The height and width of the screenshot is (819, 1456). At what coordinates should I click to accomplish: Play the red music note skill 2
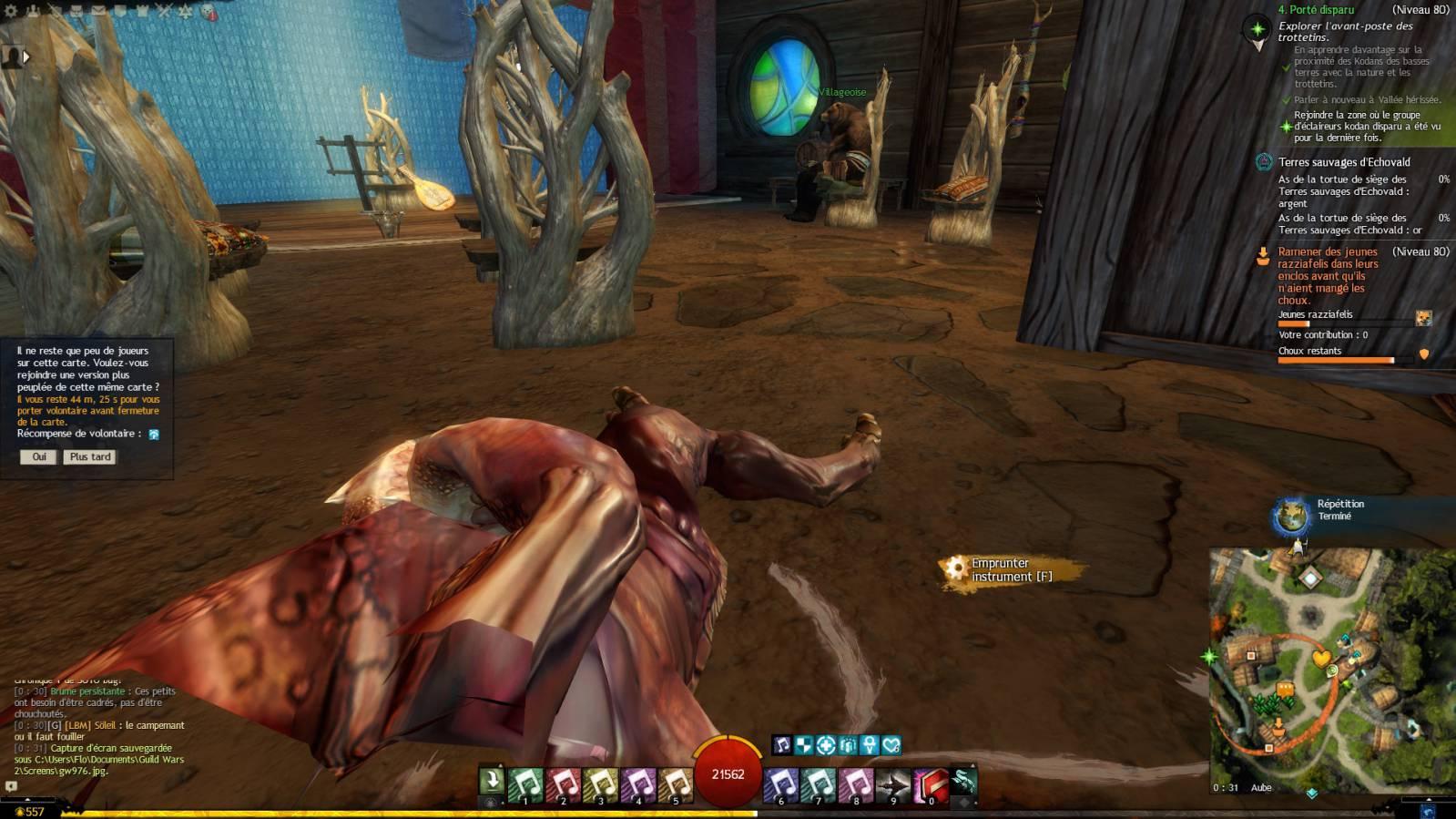click(563, 785)
